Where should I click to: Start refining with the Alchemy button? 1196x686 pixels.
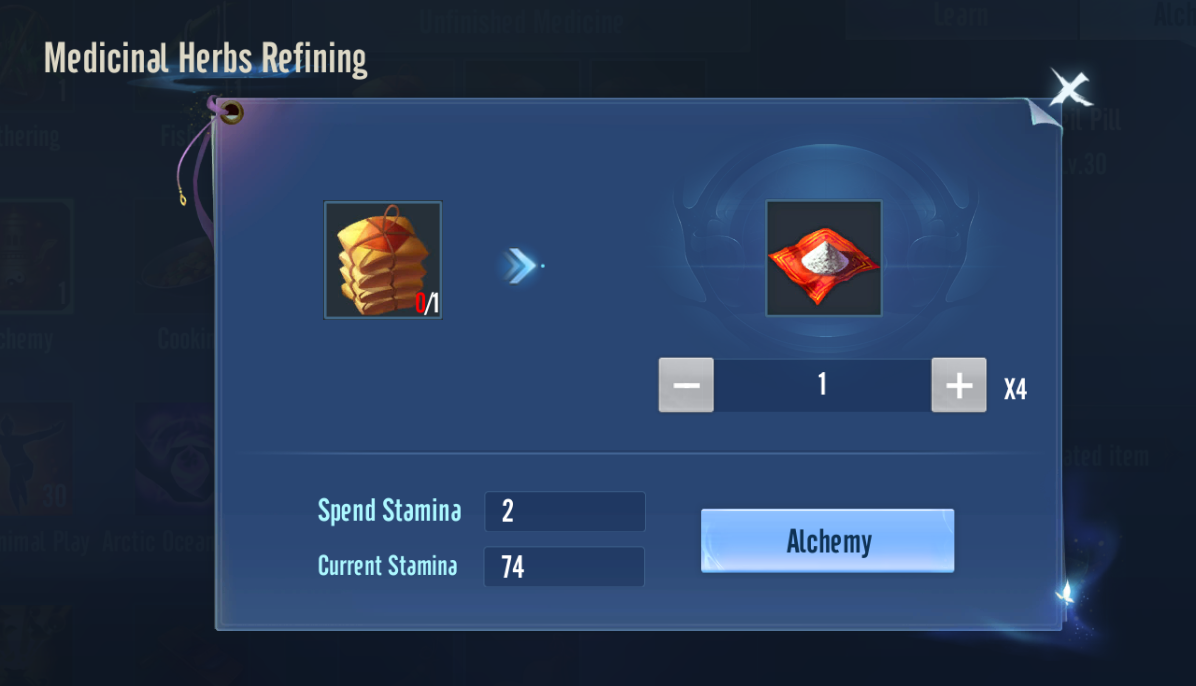827,541
